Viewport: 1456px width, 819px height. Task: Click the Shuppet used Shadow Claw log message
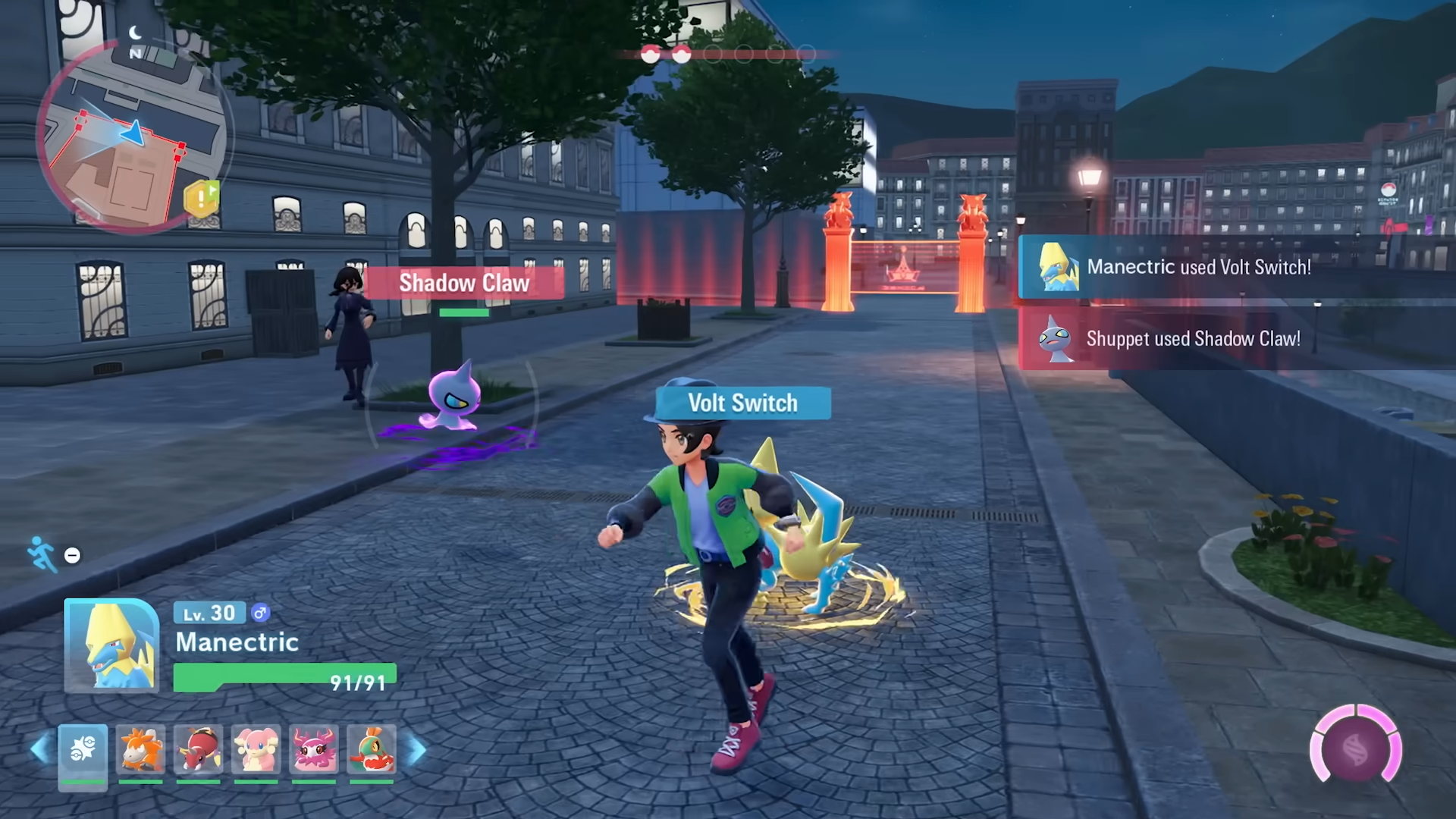pos(1193,339)
